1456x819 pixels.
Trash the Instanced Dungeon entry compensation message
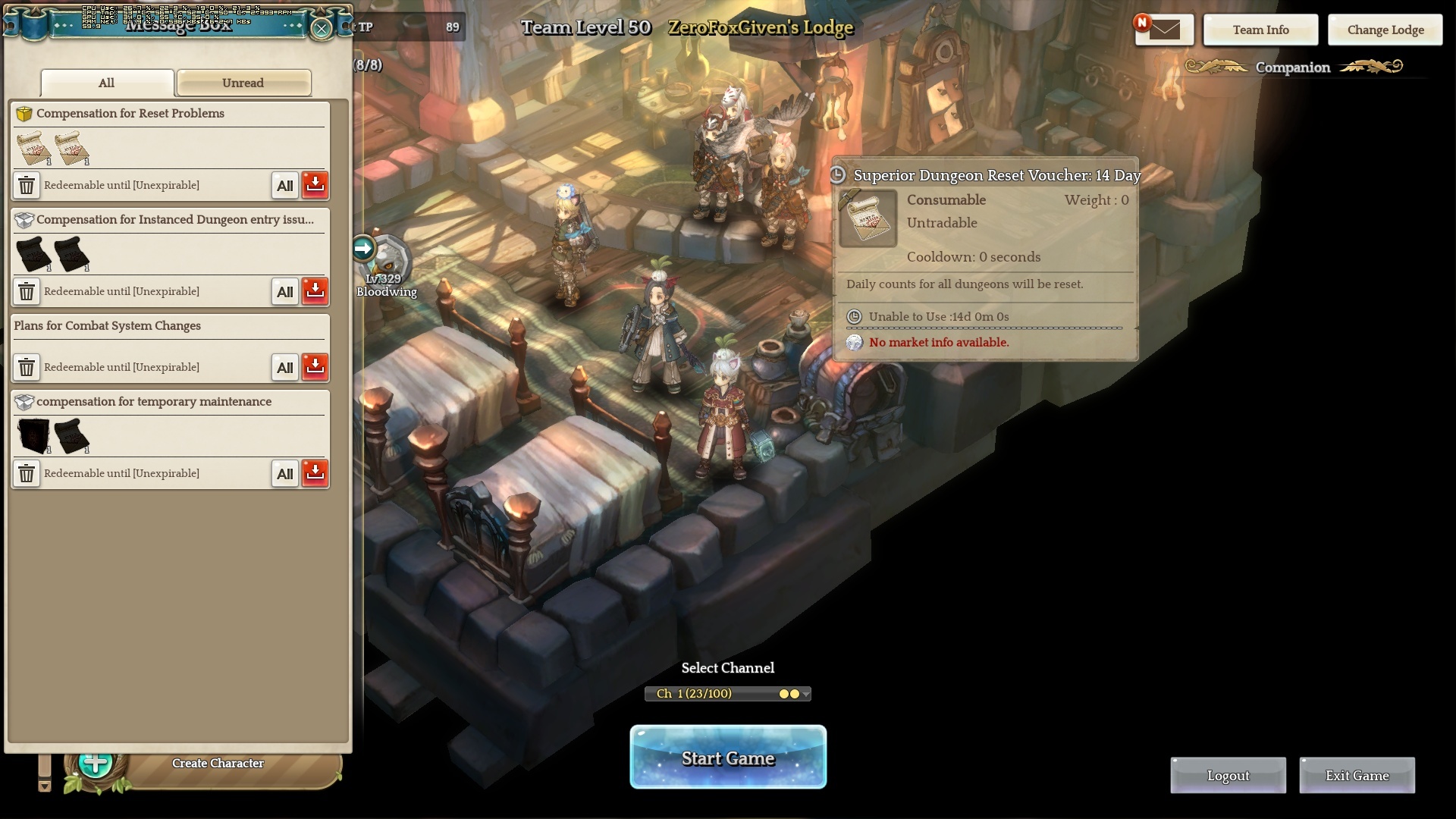(x=27, y=291)
